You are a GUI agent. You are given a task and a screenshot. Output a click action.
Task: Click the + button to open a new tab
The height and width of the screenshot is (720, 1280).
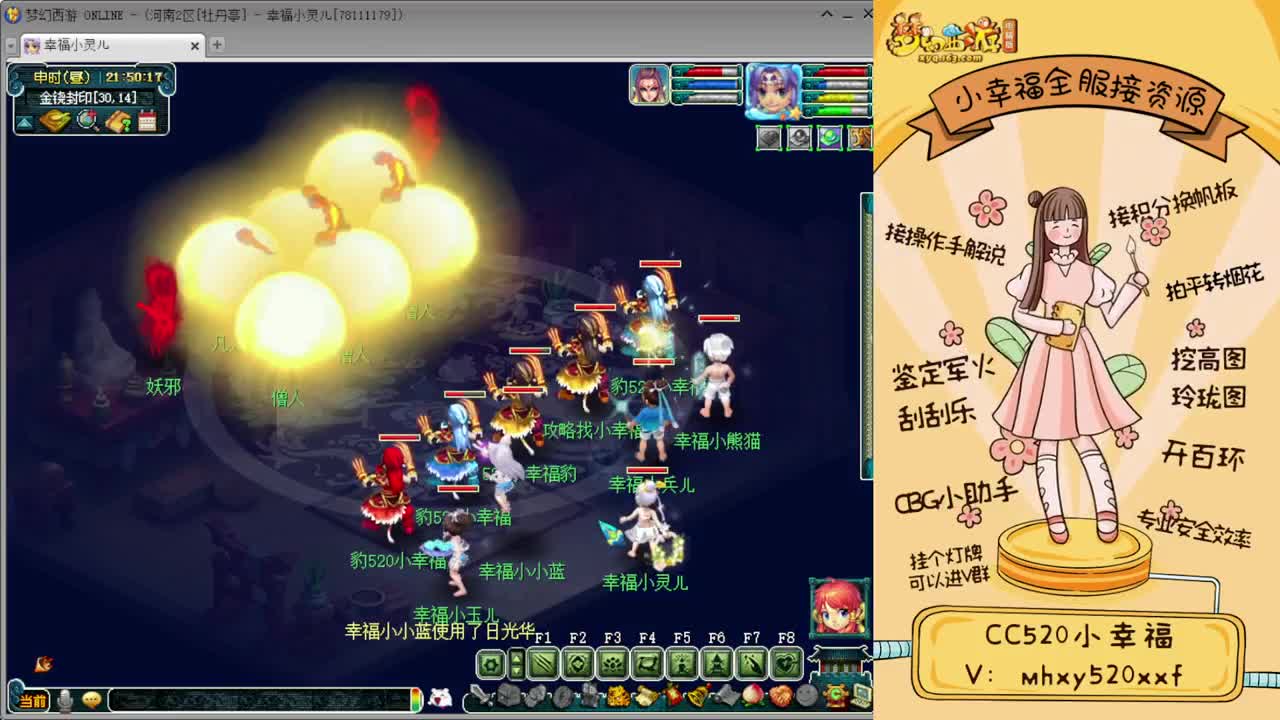216,45
